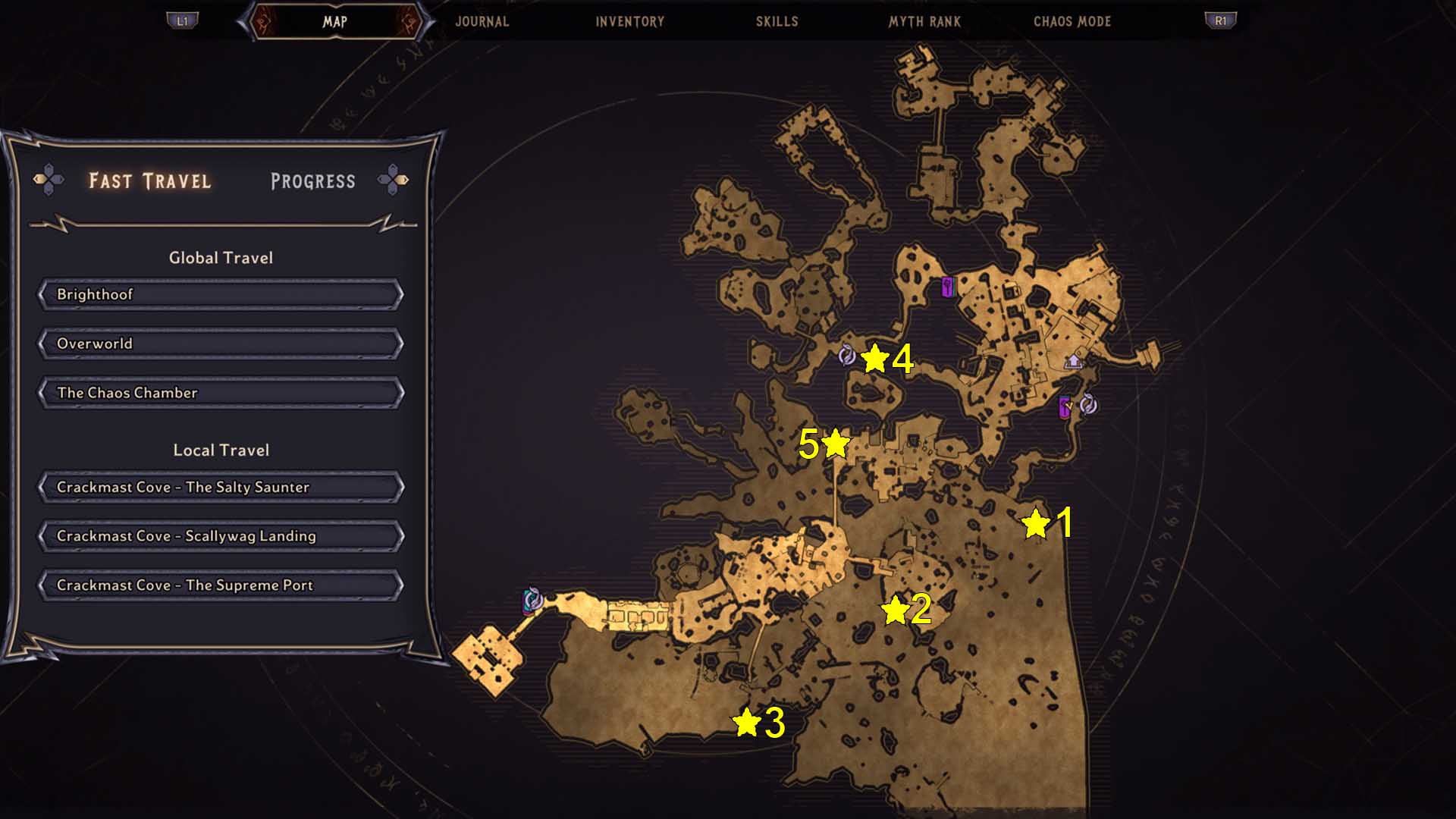The image size is (1456, 819).
Task: Travel to The Chaos Chamber
Action: click(221, 393)
